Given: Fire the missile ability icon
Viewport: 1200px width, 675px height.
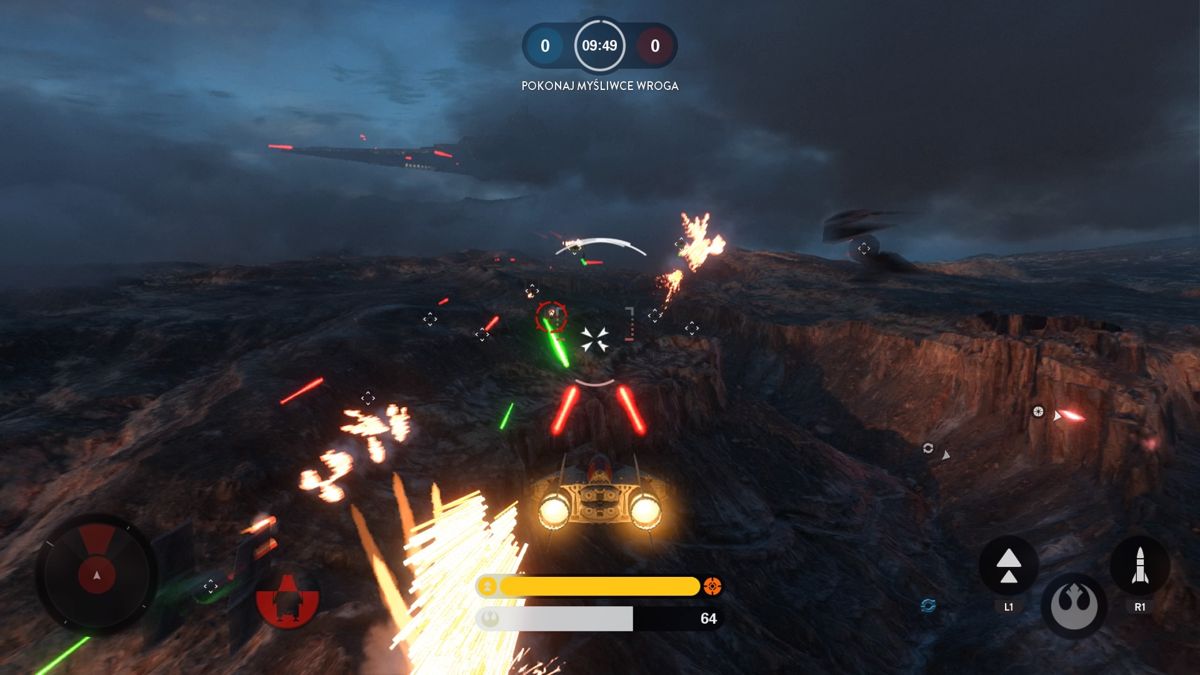Looking at the screenshot, I should (x=1139, y=565).
